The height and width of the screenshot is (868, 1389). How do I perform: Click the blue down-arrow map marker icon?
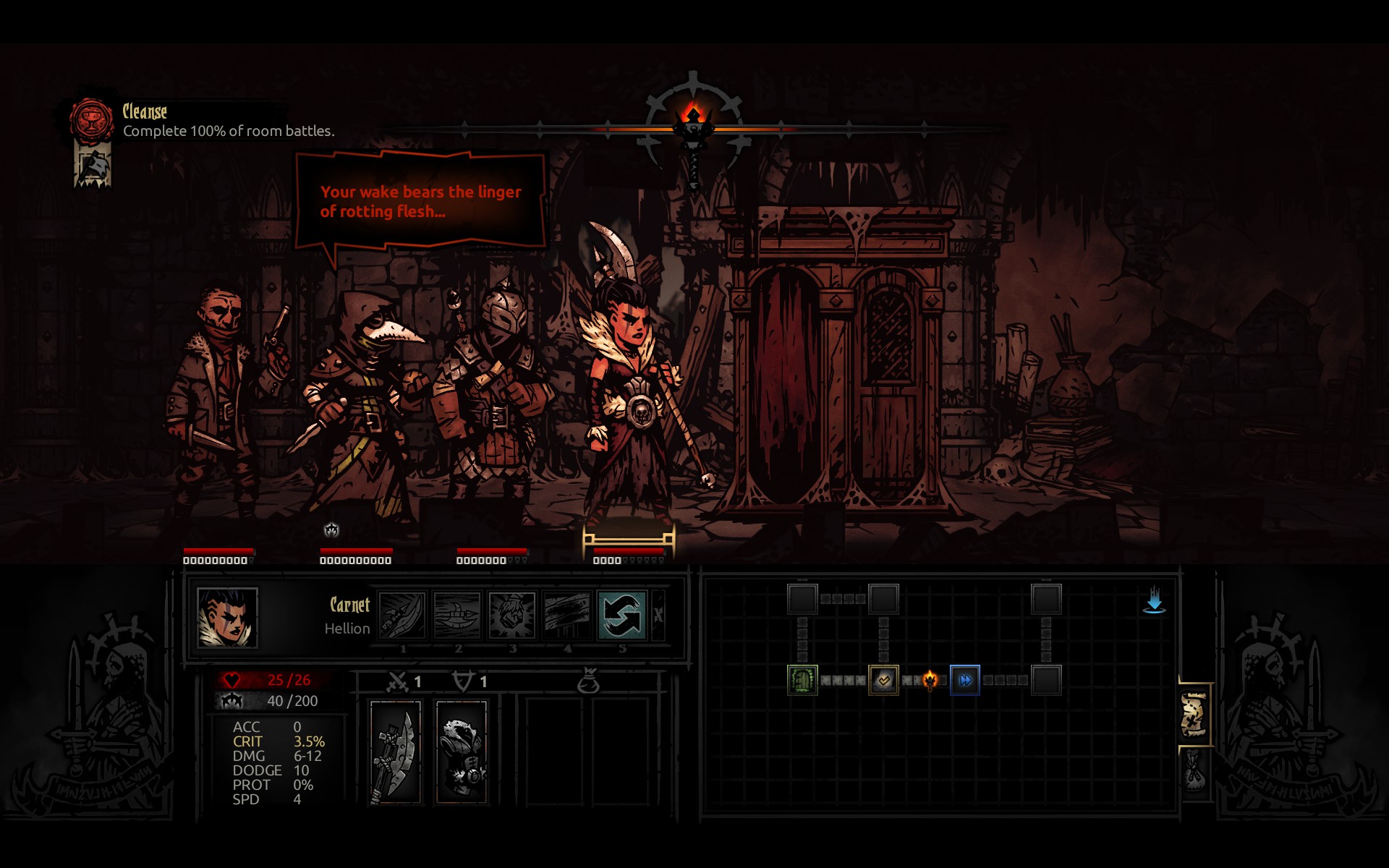pos(1154,600)
